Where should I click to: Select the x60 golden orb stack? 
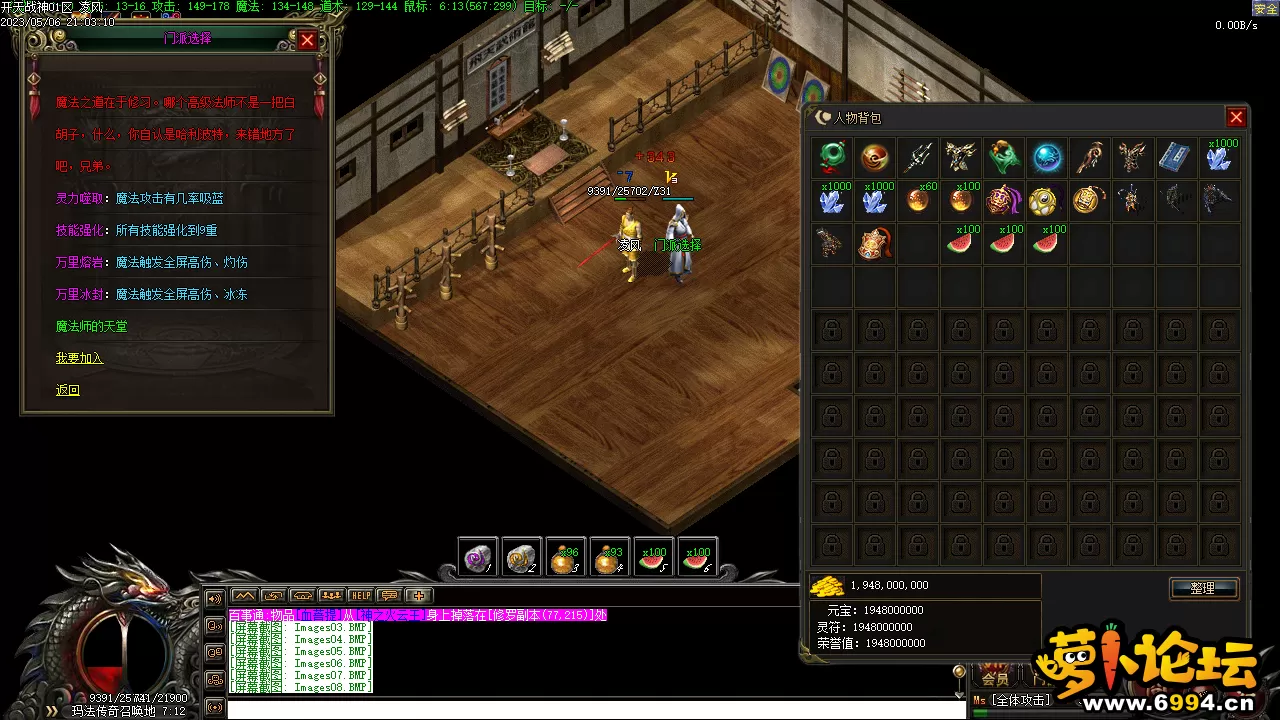tap(918, 200)
